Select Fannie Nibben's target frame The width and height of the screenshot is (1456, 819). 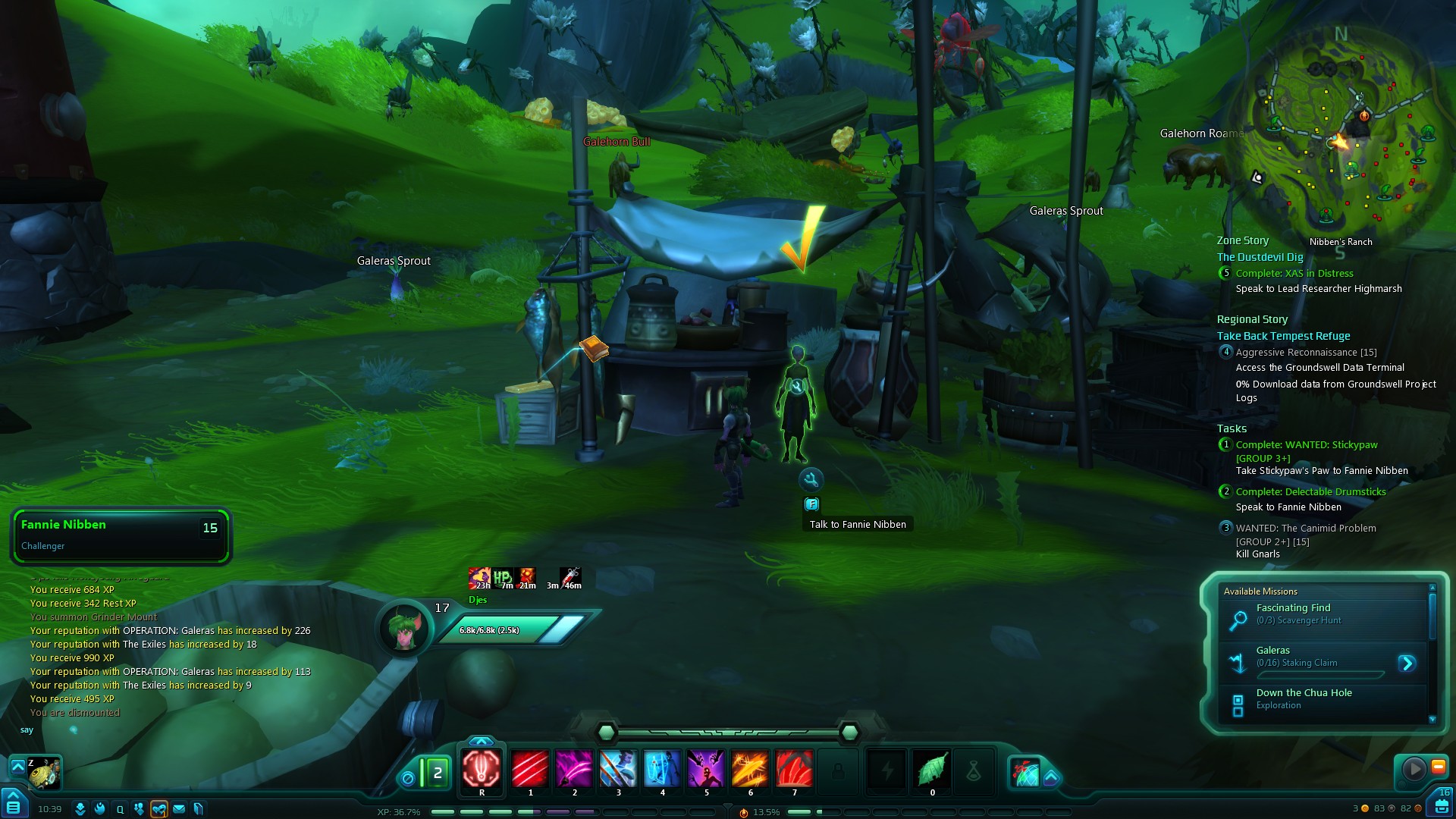click(121, 535)
